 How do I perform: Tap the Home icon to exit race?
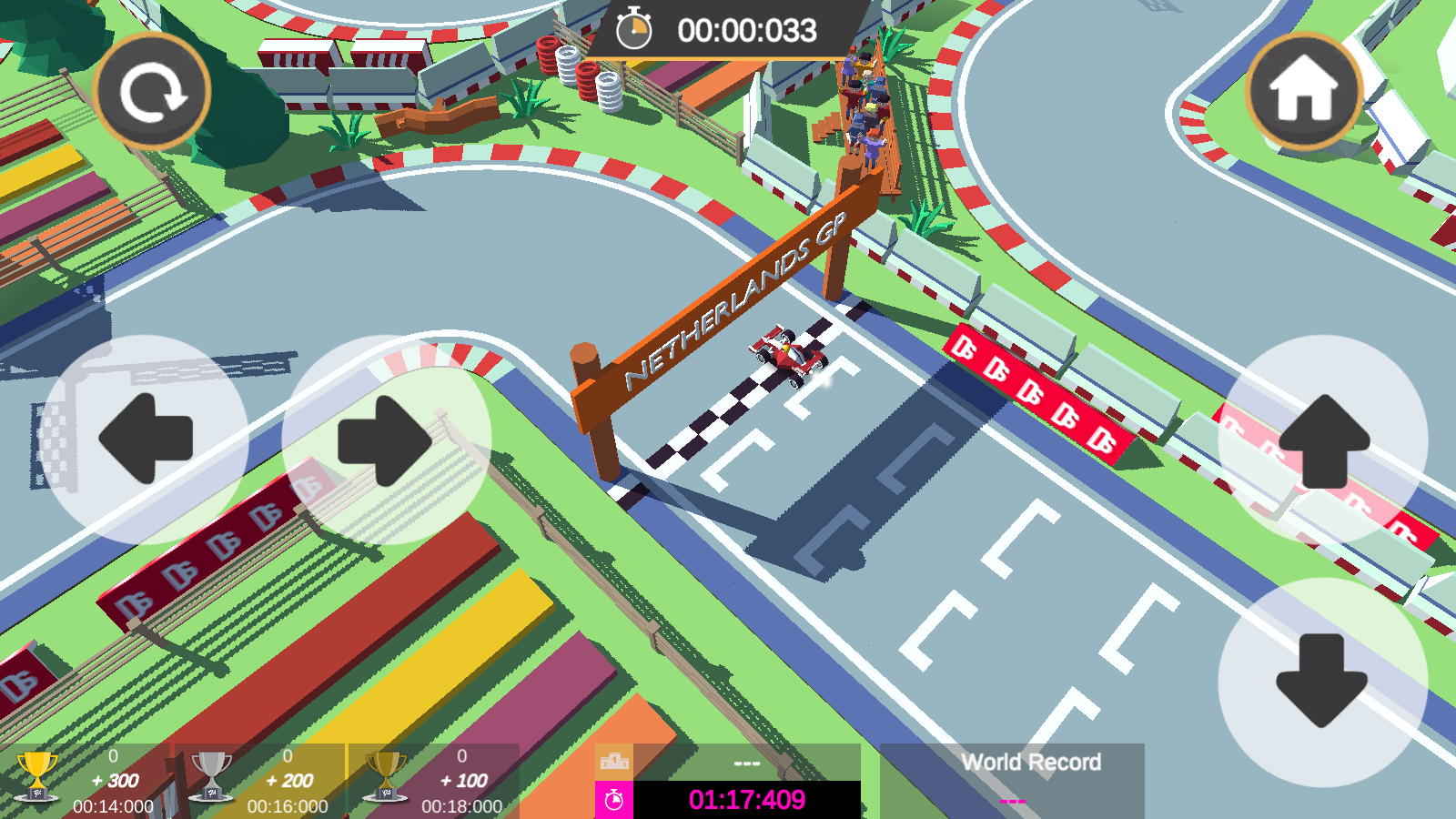[x=1303, y=88]
